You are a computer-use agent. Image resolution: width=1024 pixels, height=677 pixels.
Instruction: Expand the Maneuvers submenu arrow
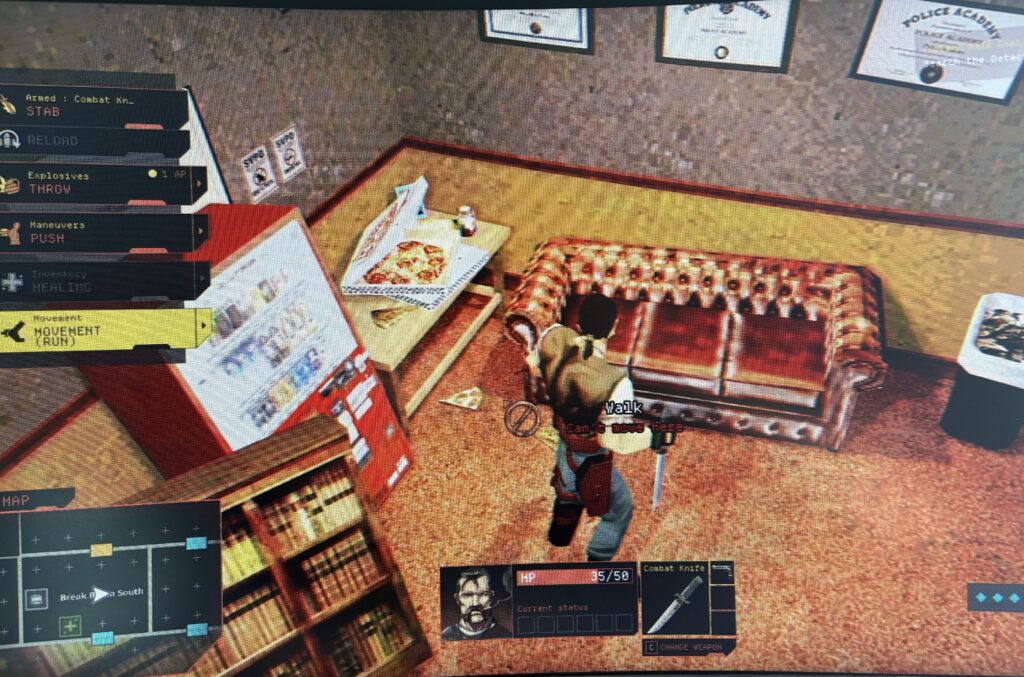pyautogui.click(x=201, y=233)
